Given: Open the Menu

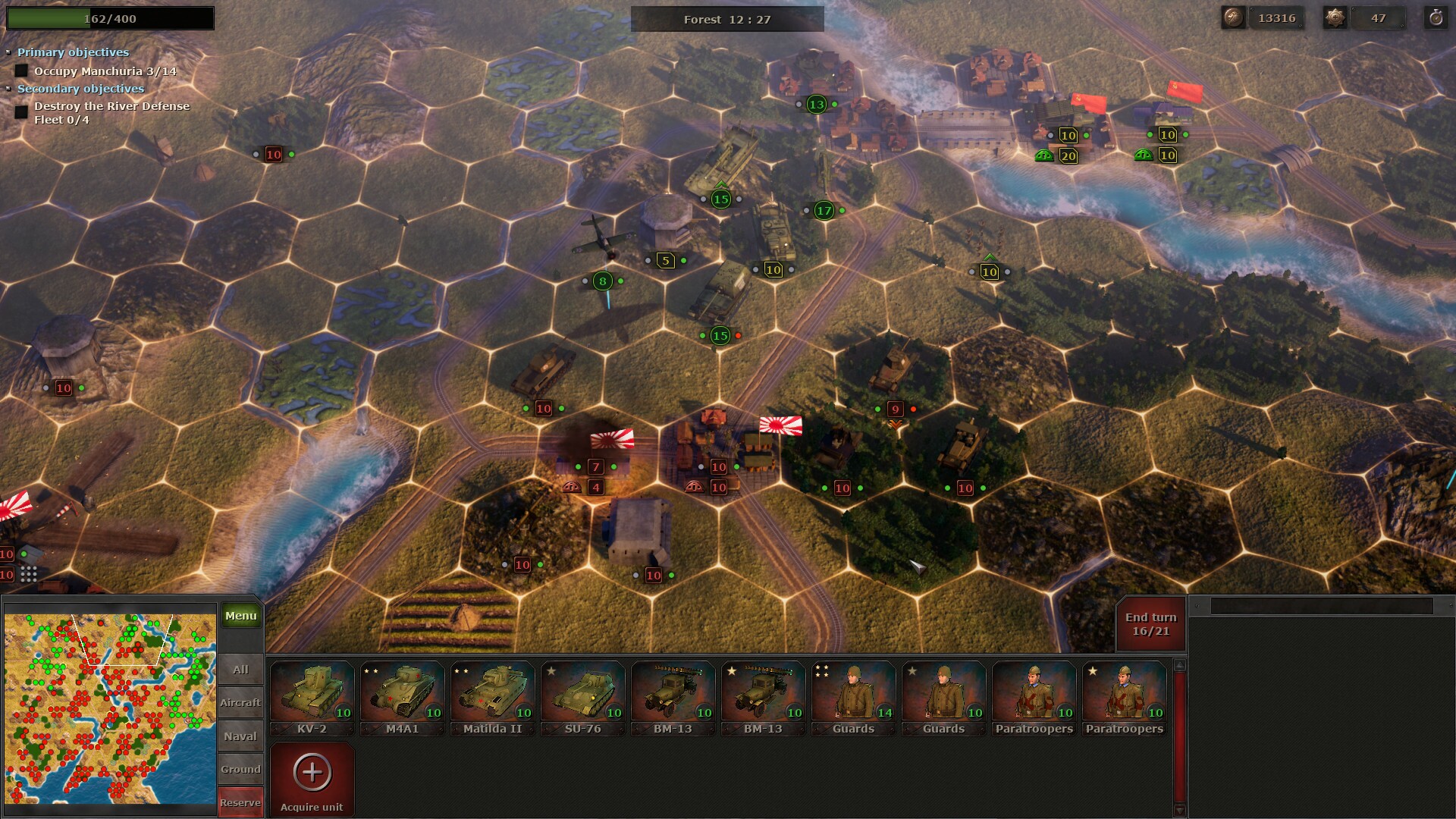Looking at the screenshot, I should (x=240, y=615).
